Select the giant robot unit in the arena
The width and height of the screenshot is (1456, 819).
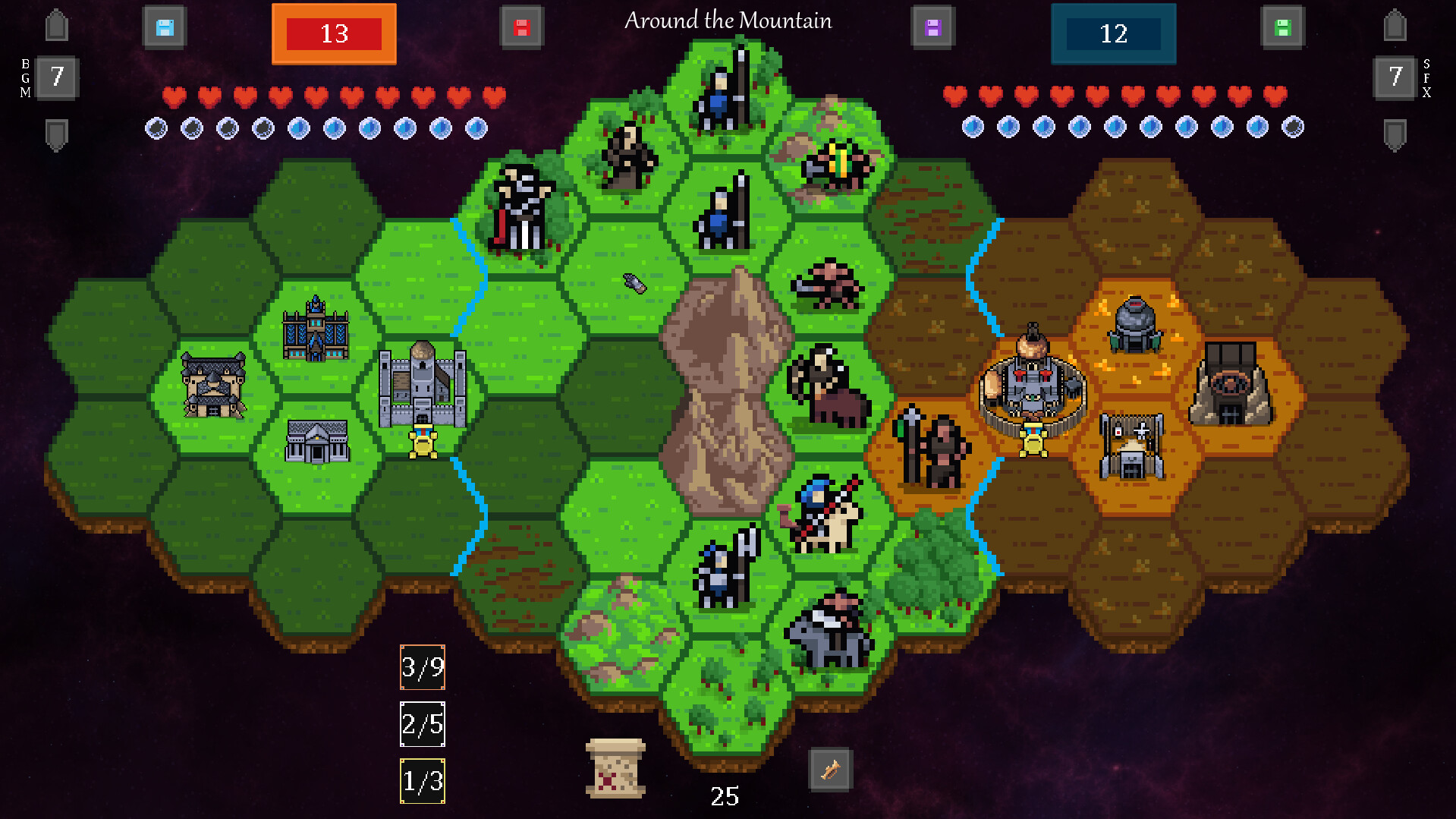(x=1033, y=383)
